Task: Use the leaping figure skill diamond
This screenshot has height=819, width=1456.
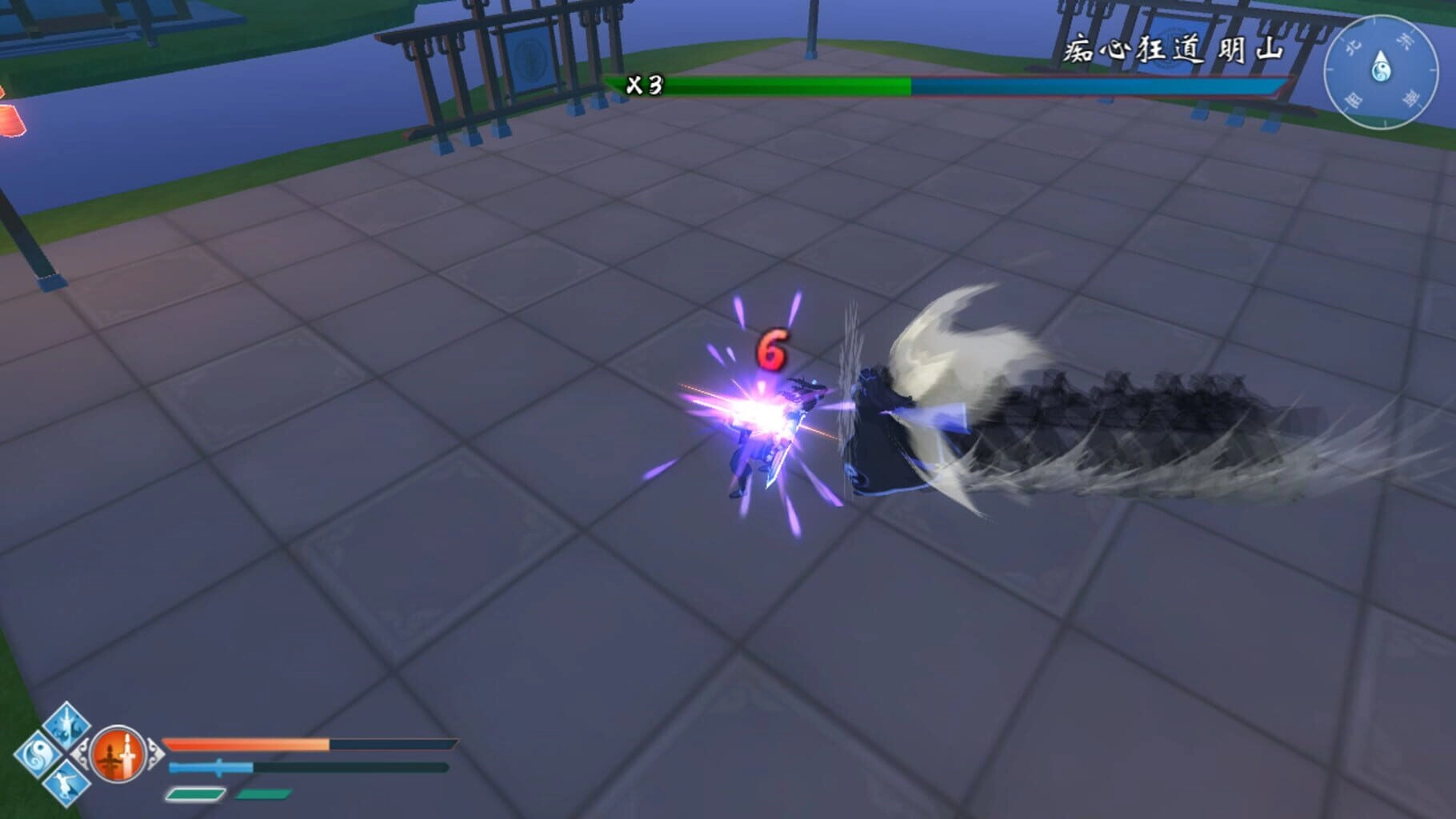Action: point(66,783)
